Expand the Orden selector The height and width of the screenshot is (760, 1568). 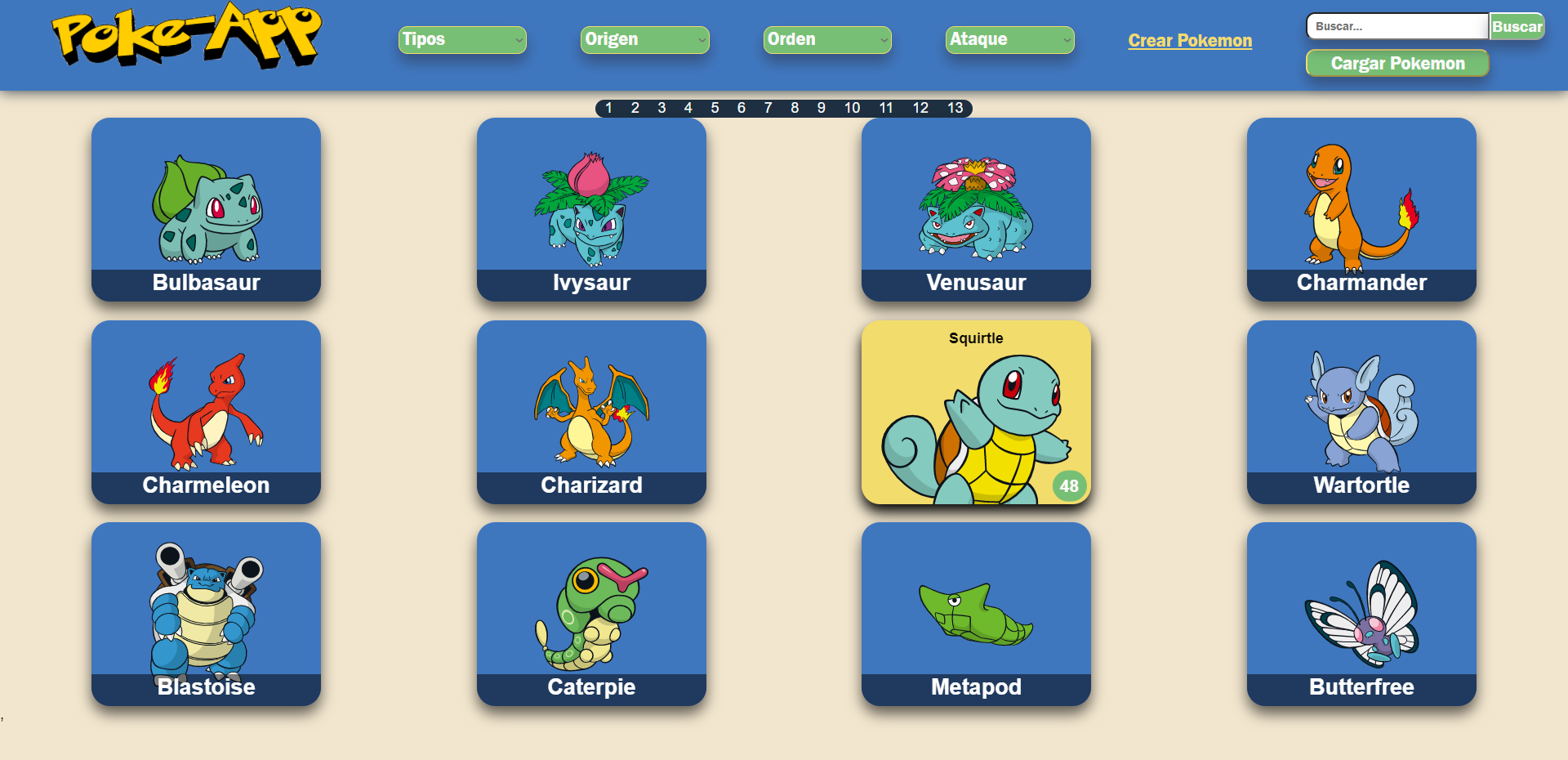[826, 39]
